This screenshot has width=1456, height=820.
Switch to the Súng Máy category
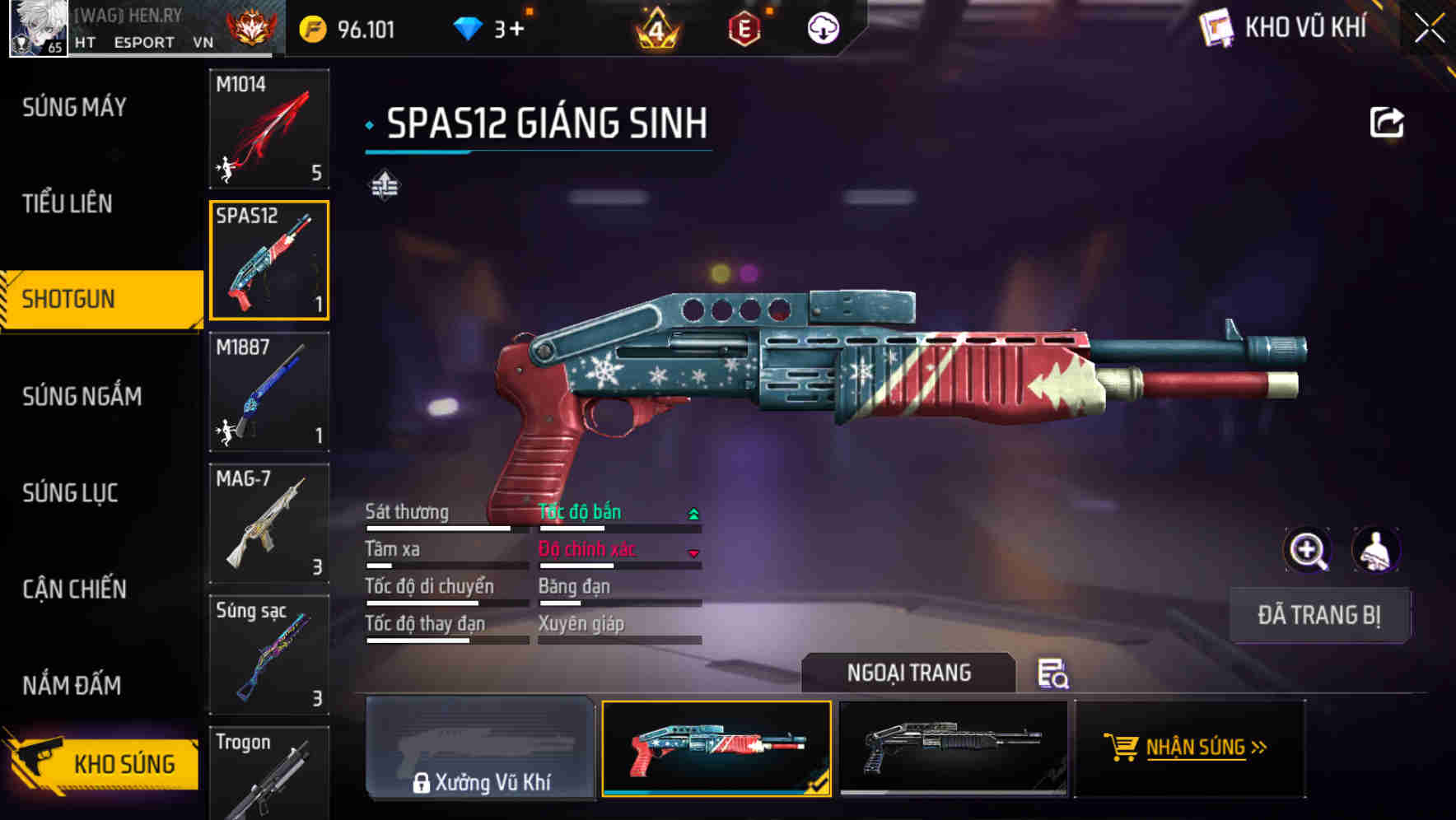pyautogui.click(x=74, y=107)
